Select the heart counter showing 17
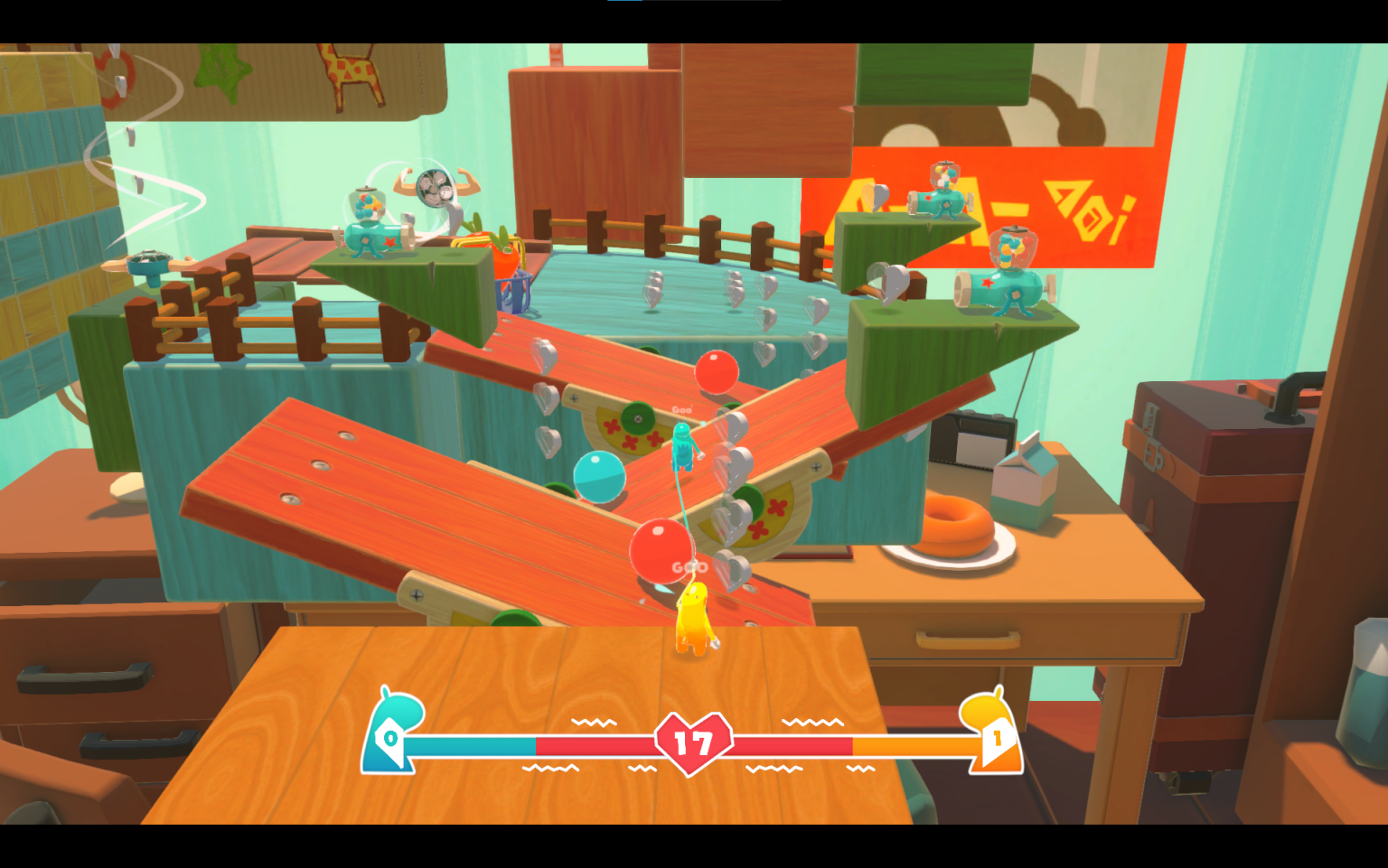Screen dimensions: 1388x868 pyautogui.click(x=691, y=741)
